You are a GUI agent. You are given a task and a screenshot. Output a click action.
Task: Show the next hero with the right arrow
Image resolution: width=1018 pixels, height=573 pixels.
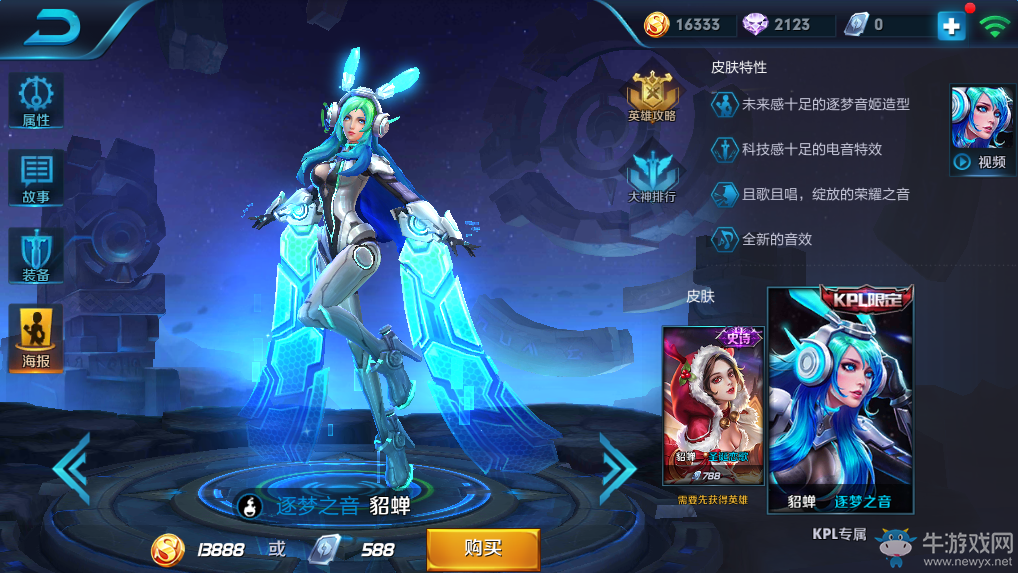[x=617, y=467]
